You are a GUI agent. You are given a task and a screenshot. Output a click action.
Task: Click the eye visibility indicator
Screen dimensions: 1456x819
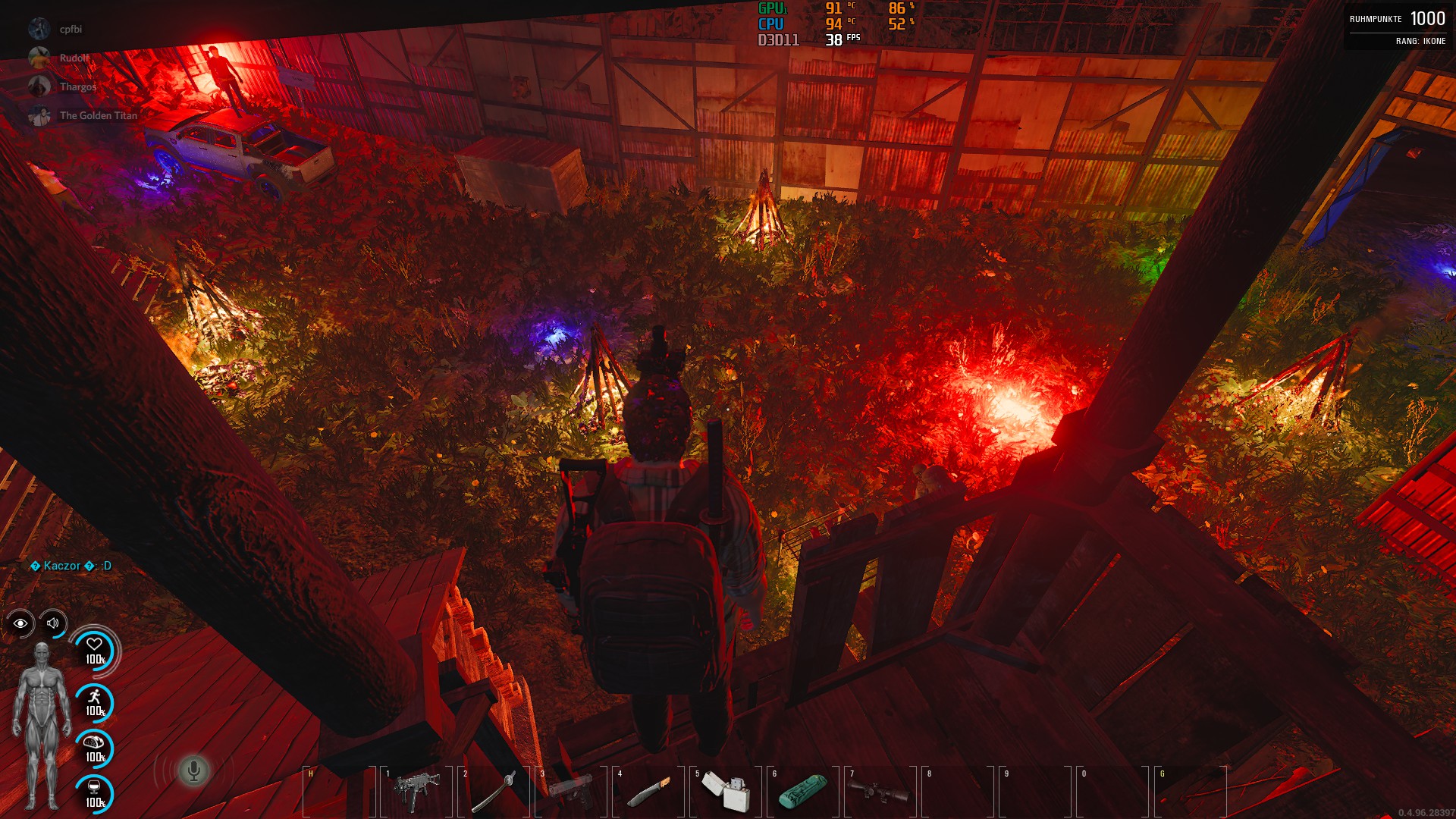tap(20, 623)
